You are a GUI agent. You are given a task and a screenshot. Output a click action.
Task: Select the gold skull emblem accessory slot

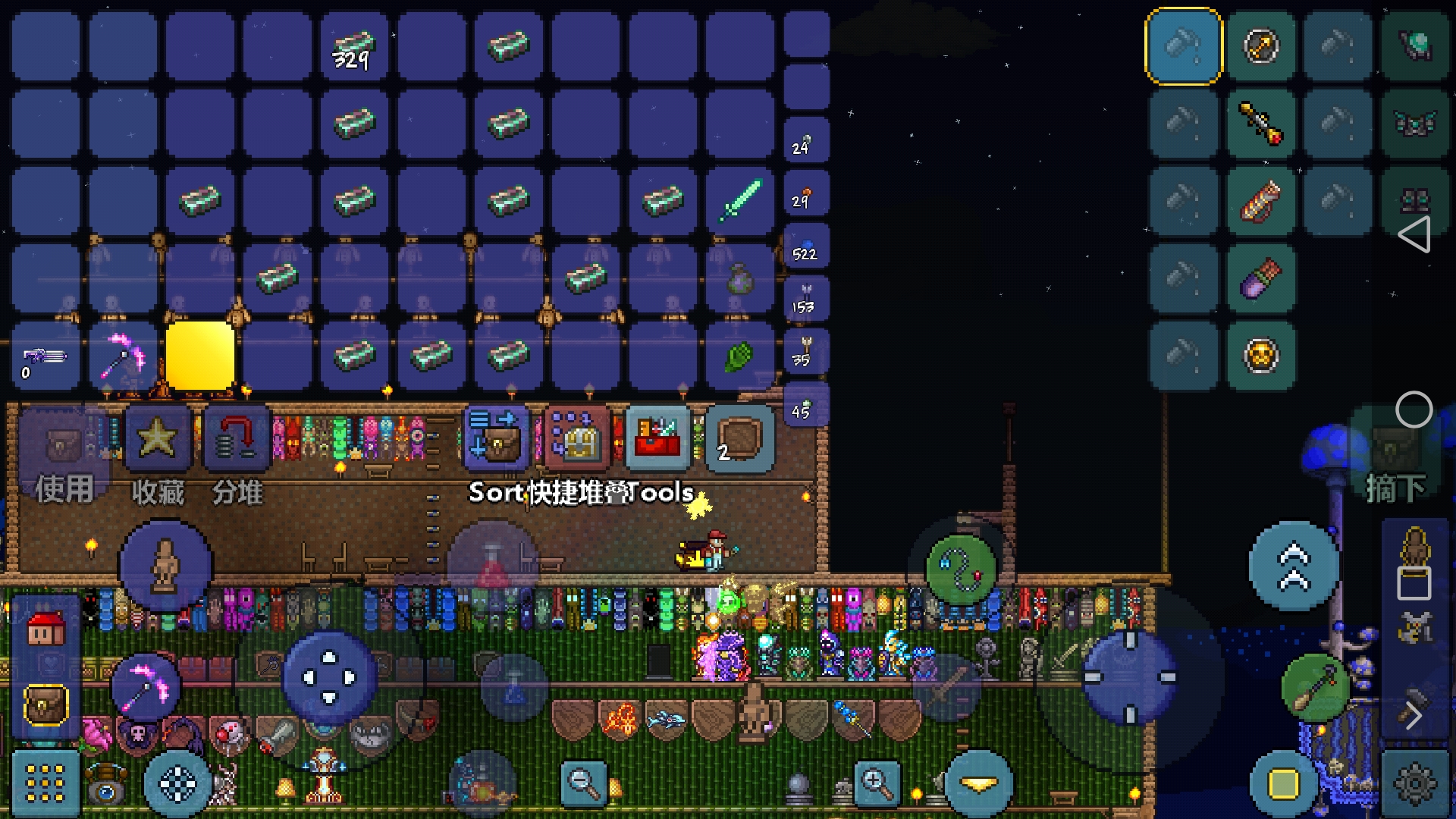coord(1260,355)
